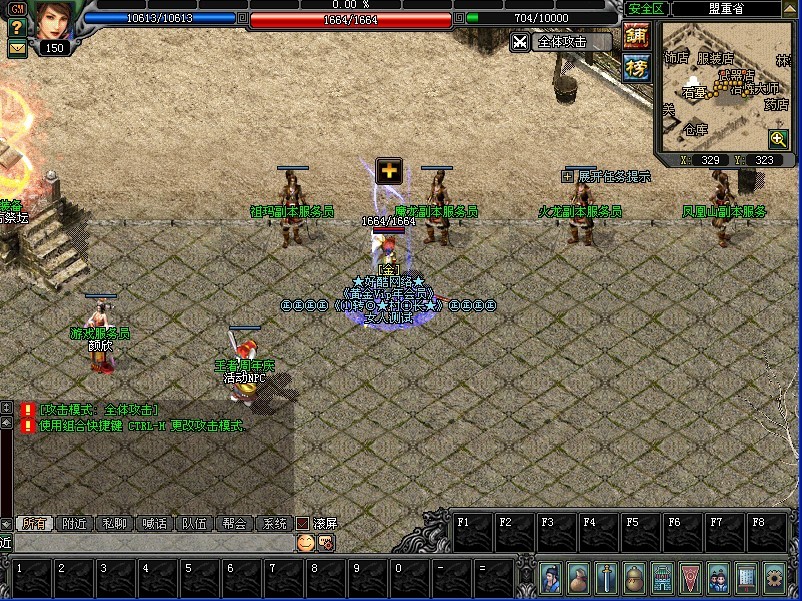Click the yellow plus icon above the character
This screenshot has width=802, height=601.
point(388,170)
